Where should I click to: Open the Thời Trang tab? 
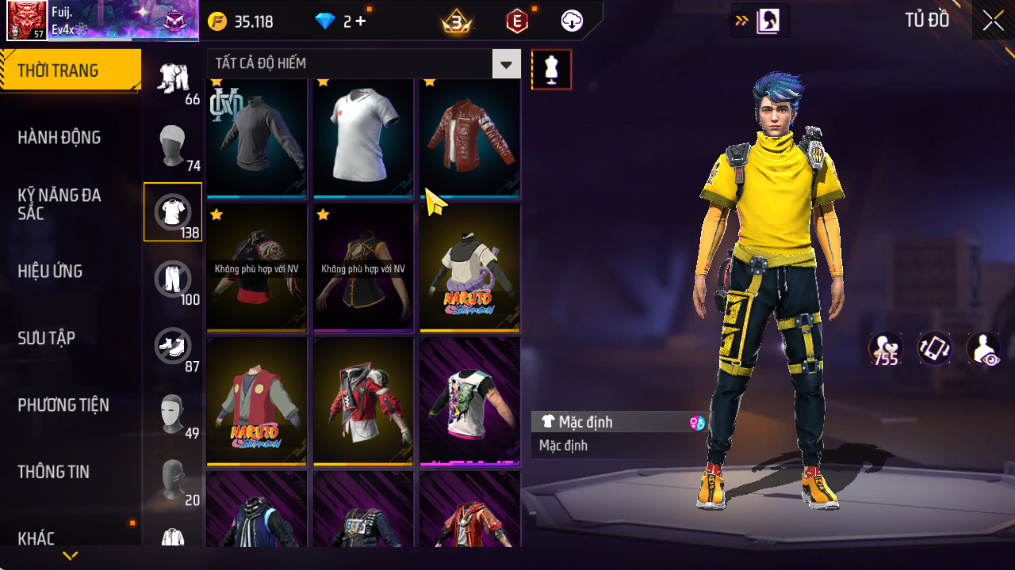[x=70, y=71]
